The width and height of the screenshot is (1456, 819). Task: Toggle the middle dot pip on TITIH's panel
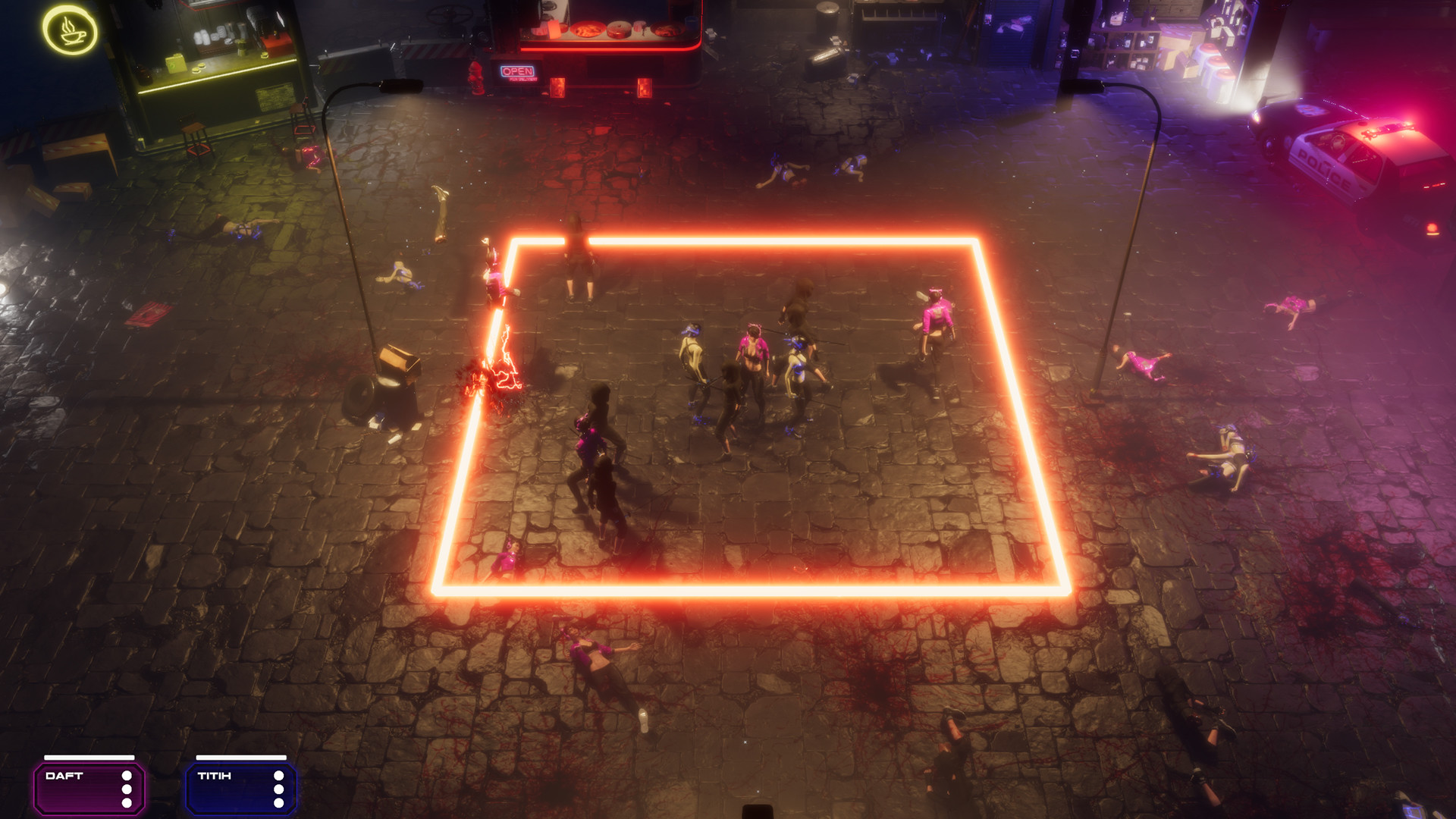[279, 789]
